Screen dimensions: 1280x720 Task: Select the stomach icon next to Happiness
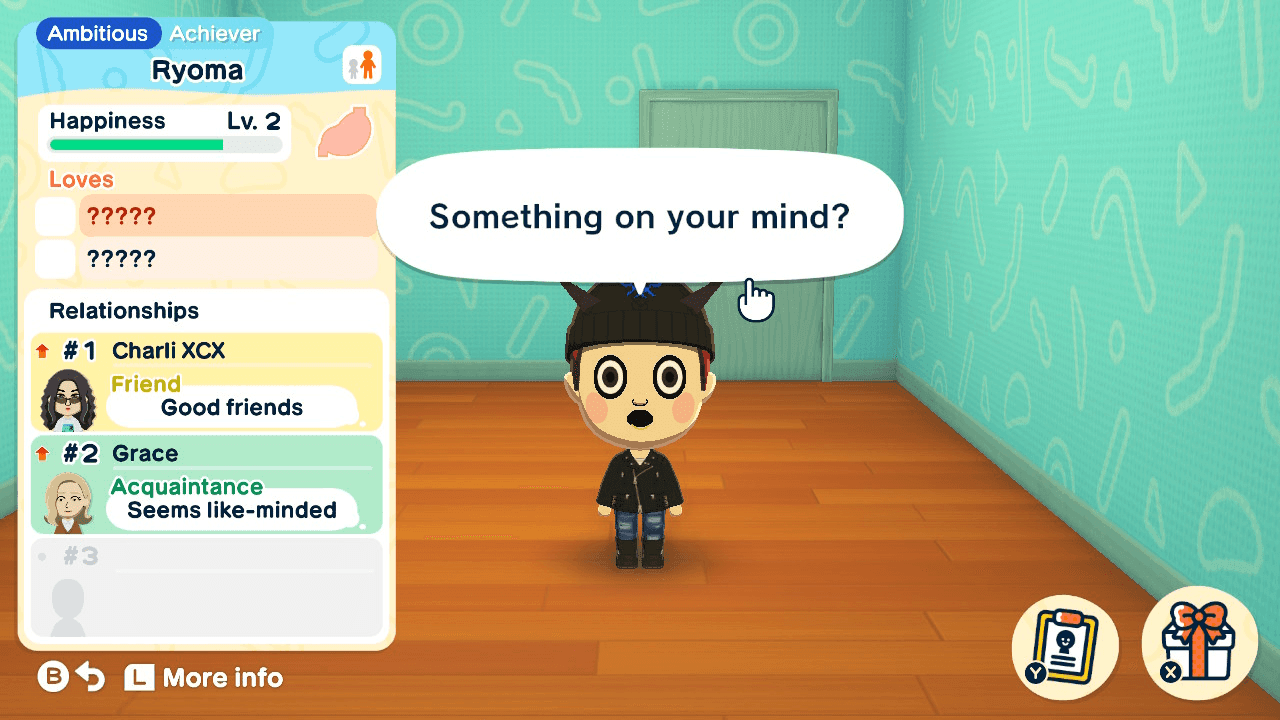[x=345, y=133]
